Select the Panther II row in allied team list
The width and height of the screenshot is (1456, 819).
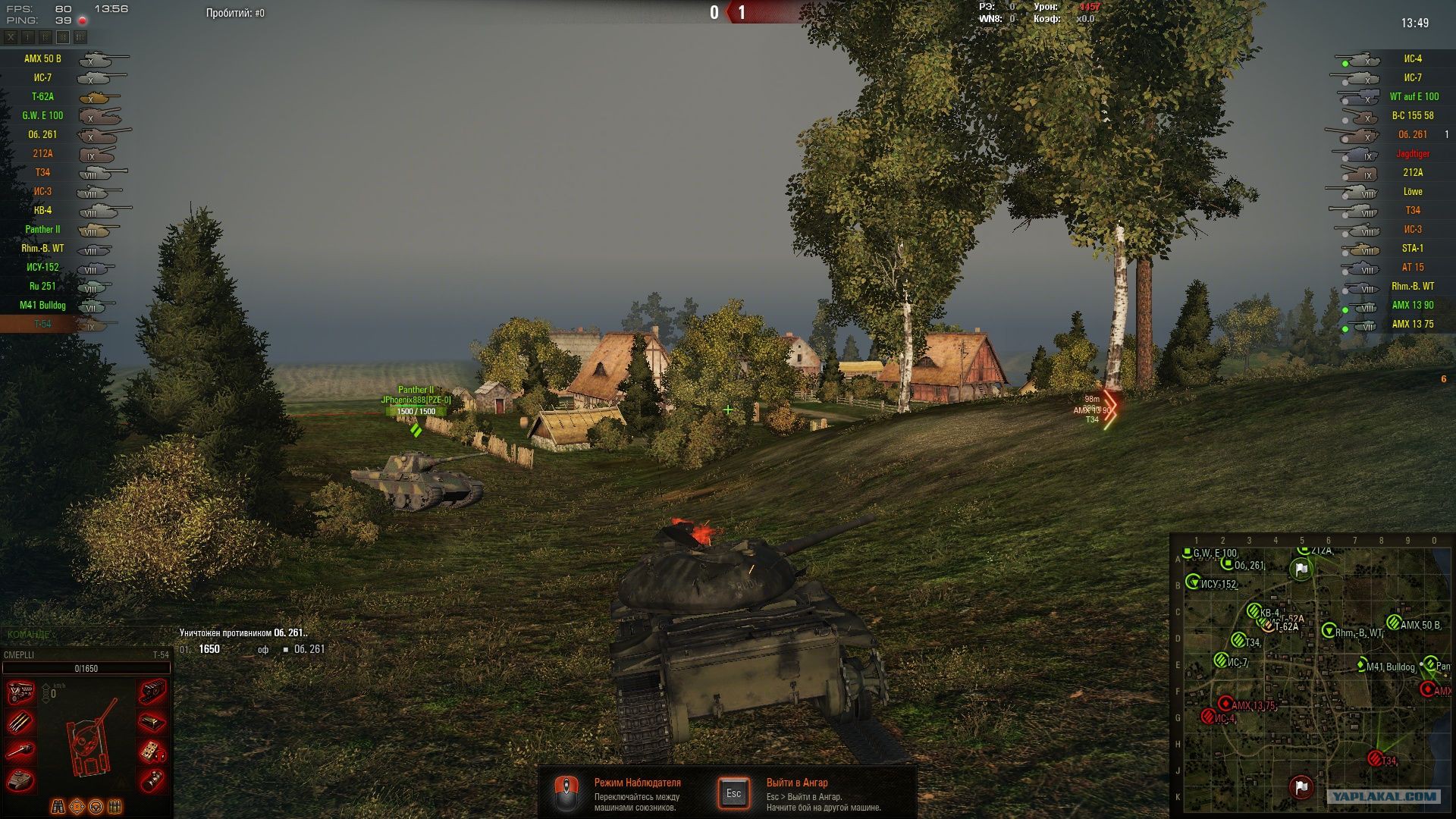42,229
